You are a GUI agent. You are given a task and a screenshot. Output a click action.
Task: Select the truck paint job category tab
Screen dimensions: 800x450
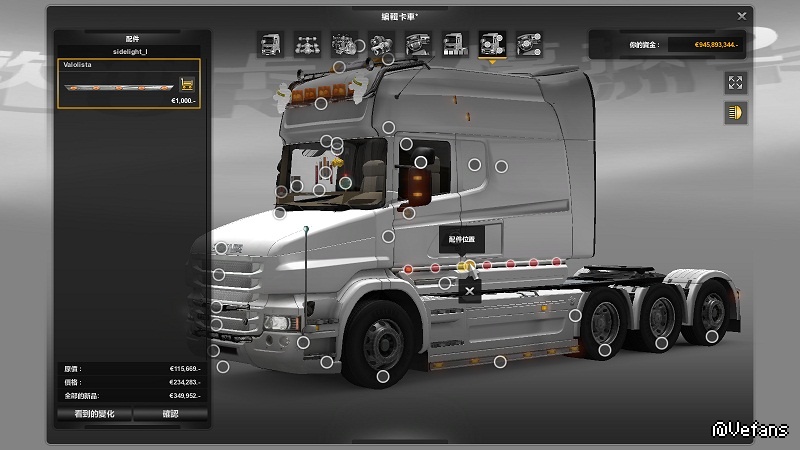(x=454, y=44)
